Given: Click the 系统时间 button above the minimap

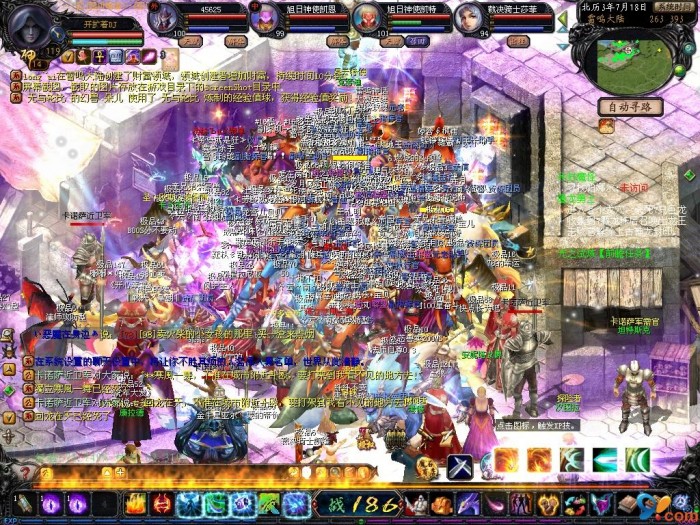Looking at the screenshot, I should click(x=674, y=6).
